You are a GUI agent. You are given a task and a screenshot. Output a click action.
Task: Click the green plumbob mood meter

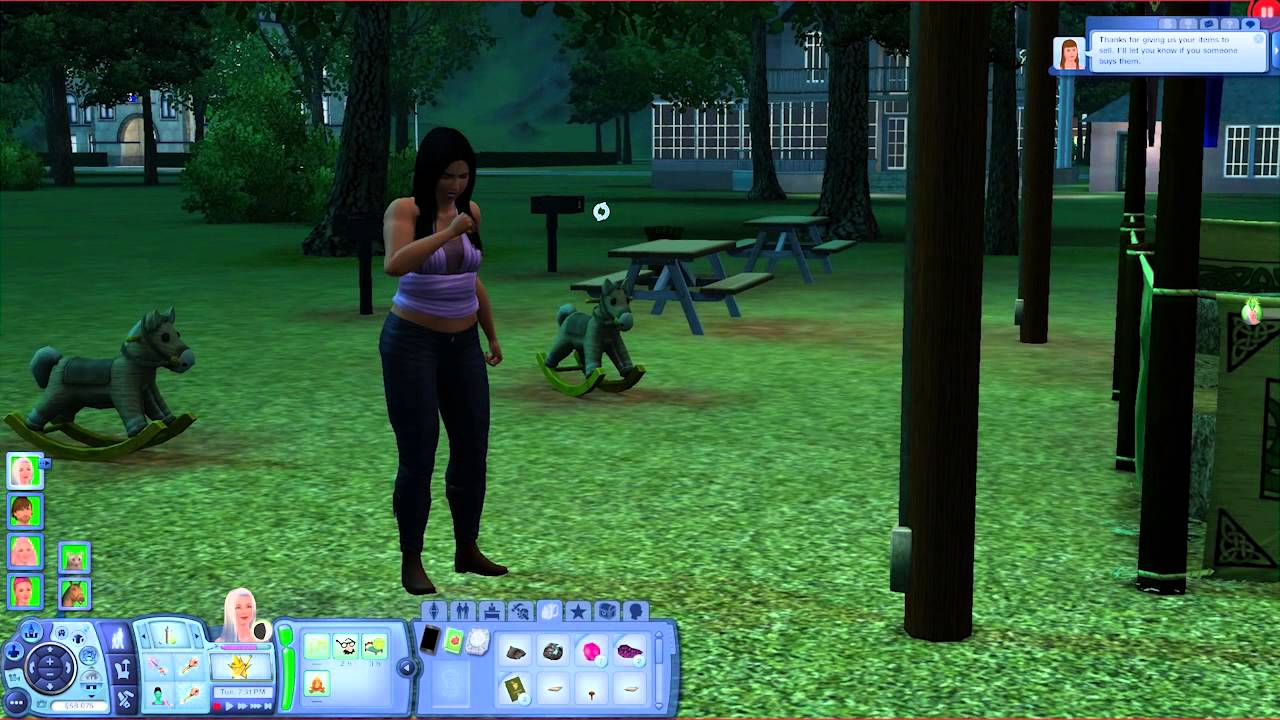click(x=287, y=666)
